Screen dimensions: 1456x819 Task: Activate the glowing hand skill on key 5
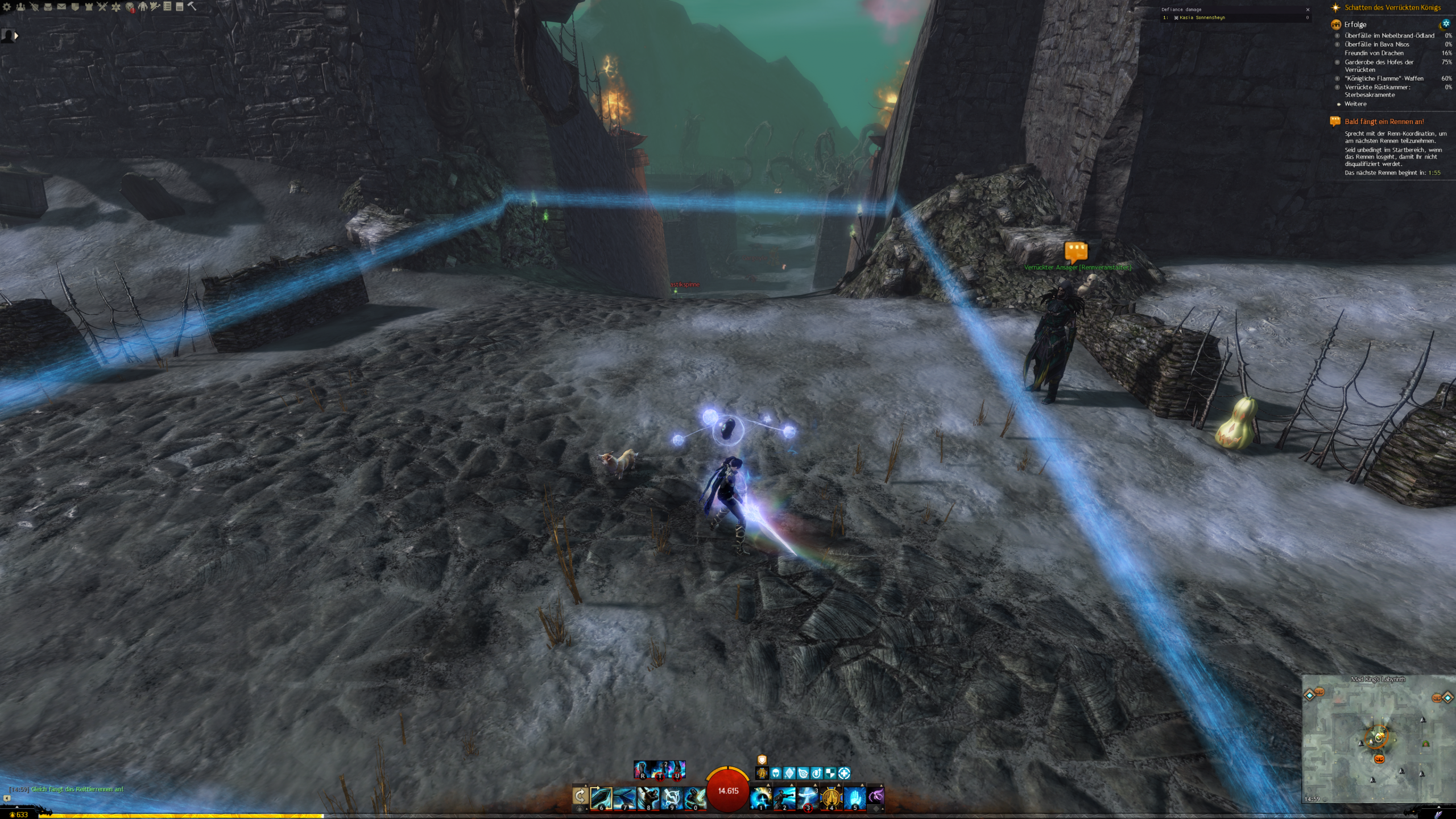coord(854,797)
